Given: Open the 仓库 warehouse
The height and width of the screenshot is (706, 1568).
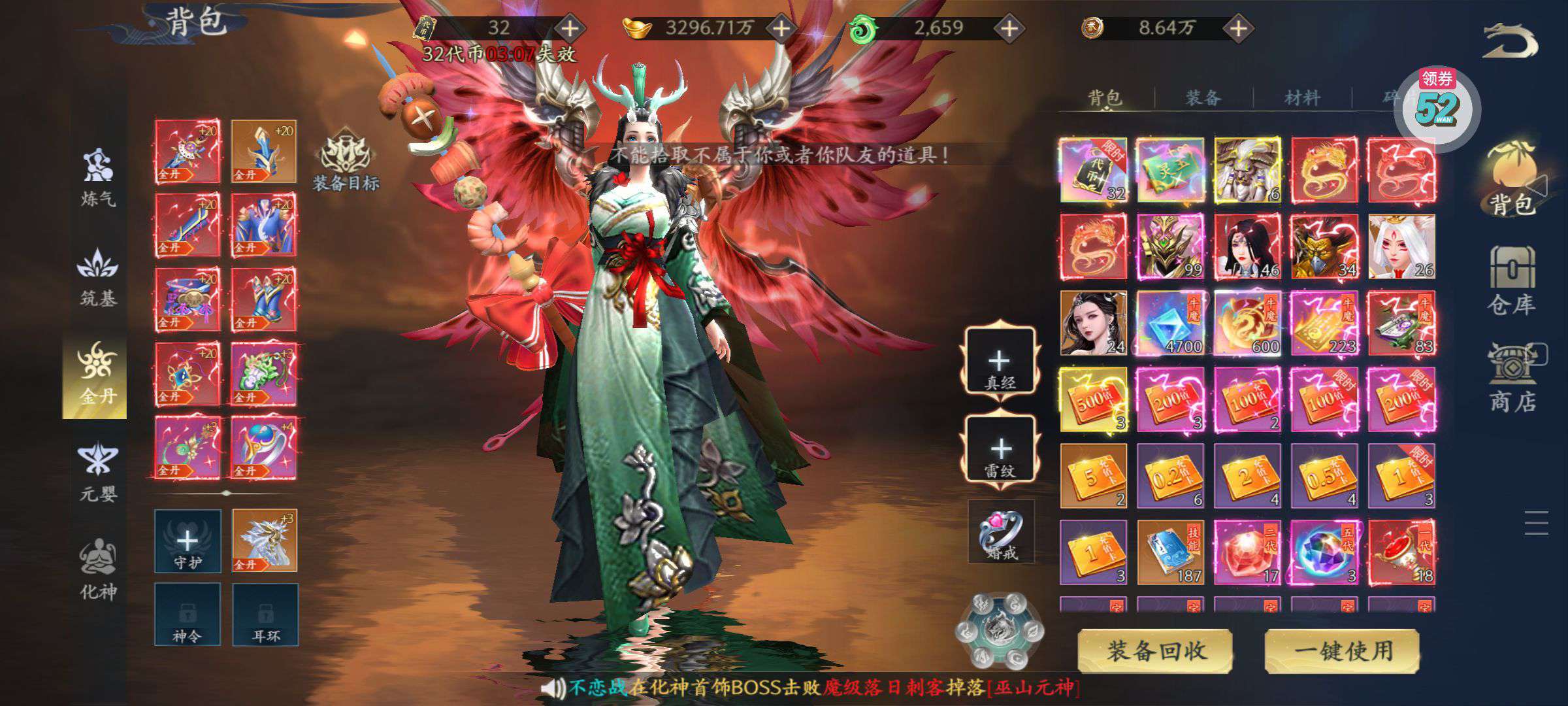Looking at the screenshot, I should 1511,281.
